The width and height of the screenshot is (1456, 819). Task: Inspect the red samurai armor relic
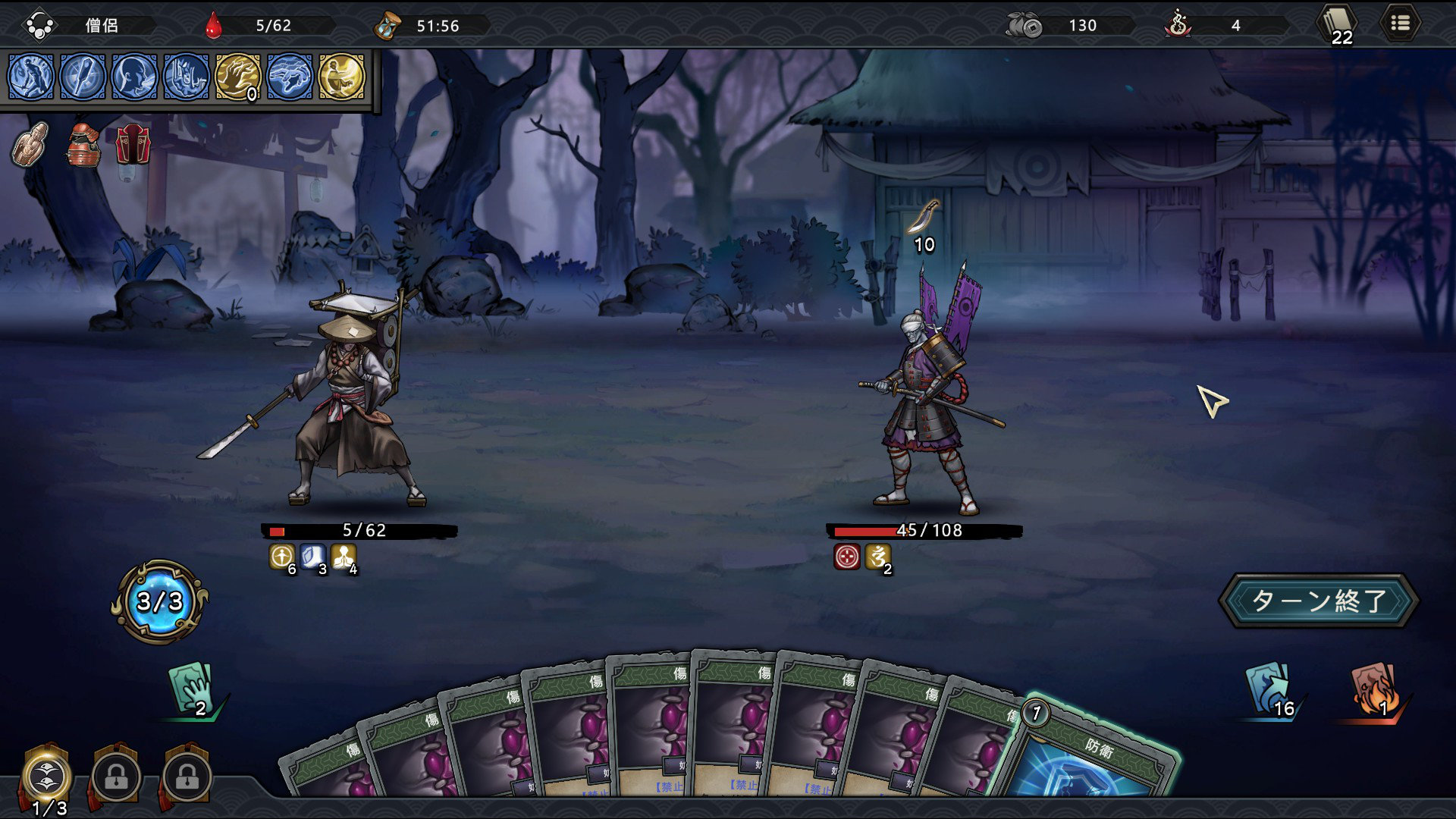coord(83,144)
